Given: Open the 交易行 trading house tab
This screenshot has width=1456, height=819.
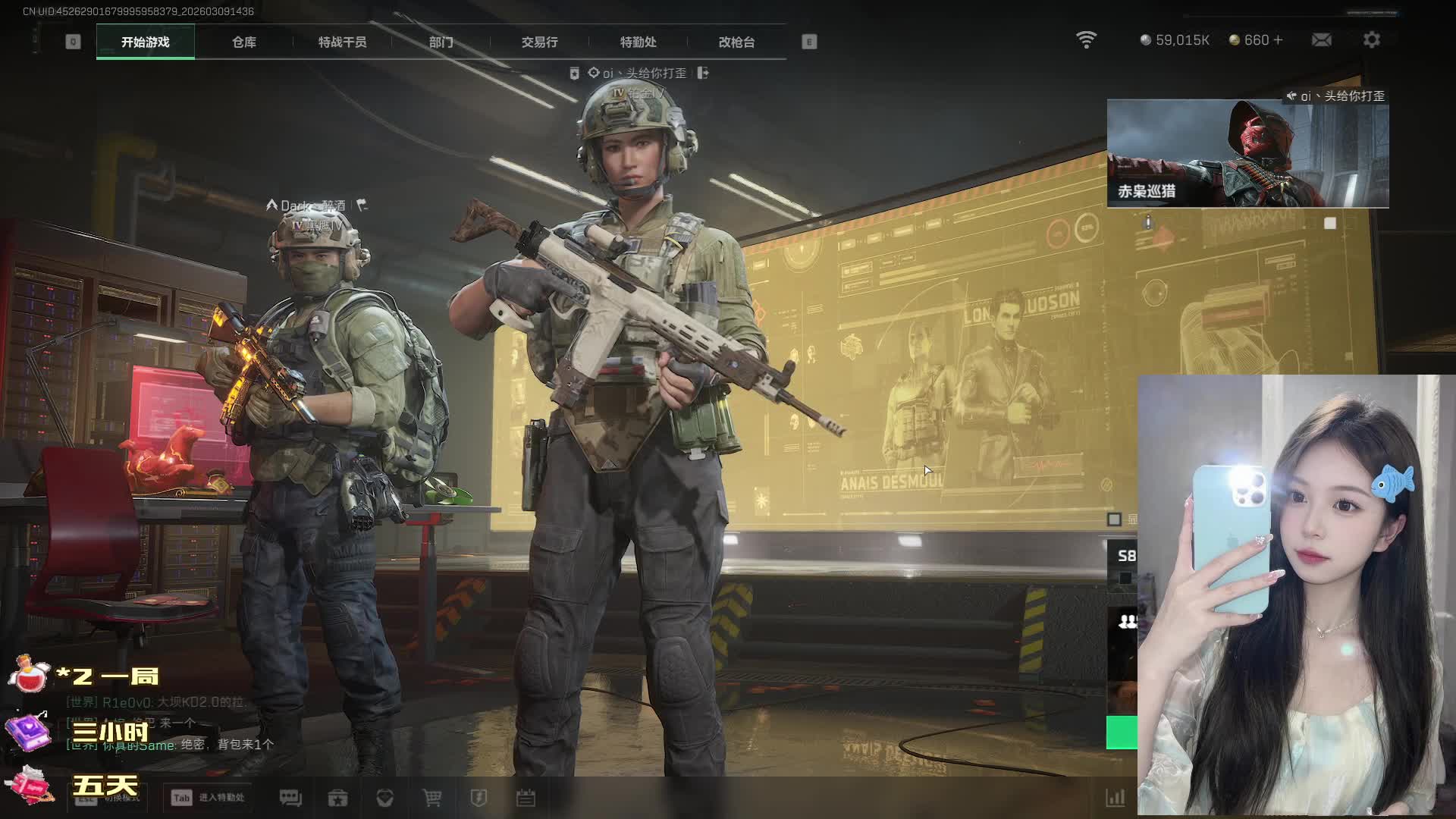Looking at the screenshot, I should [539, 42].
